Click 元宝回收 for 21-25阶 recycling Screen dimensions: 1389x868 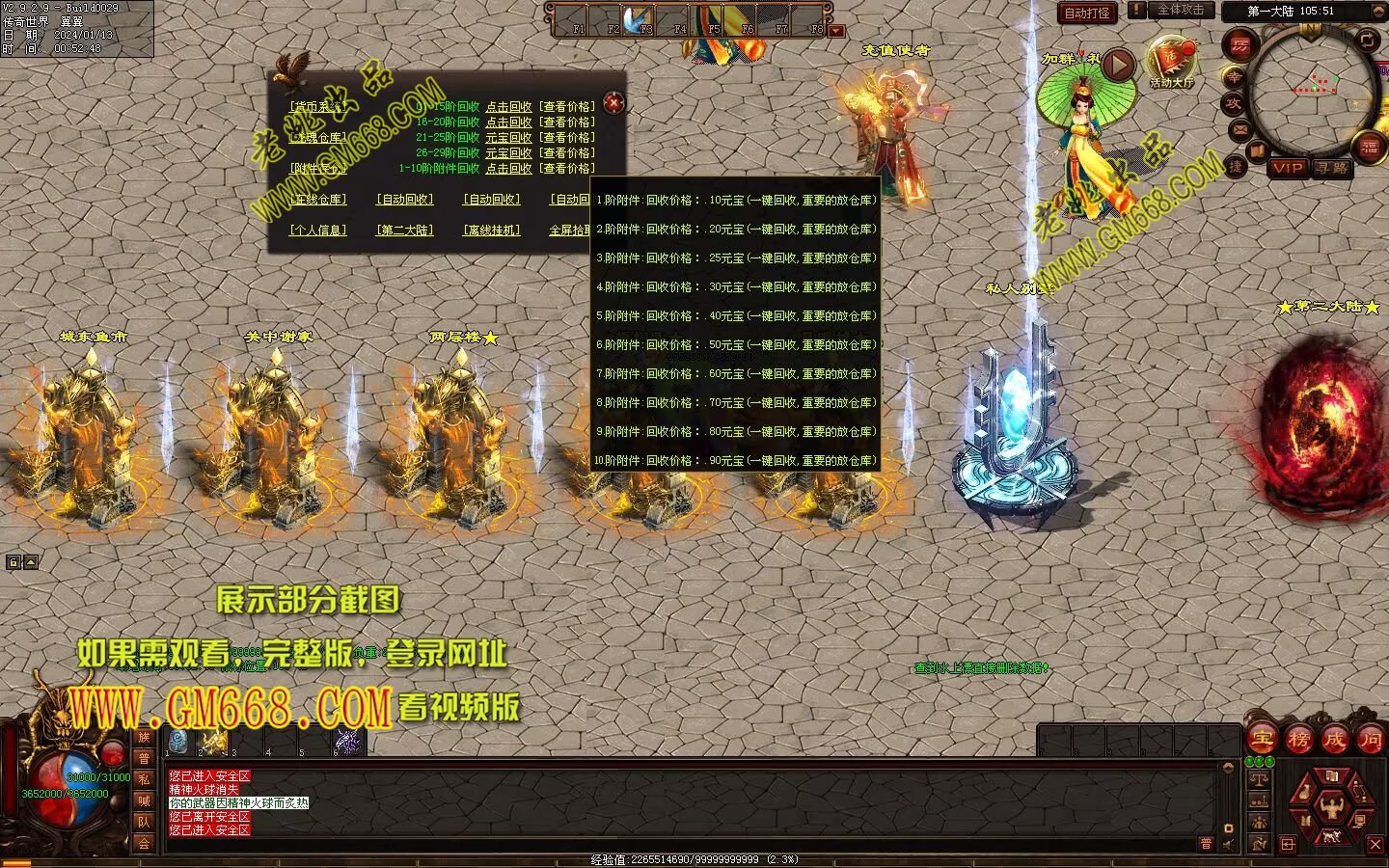[508, 138]
